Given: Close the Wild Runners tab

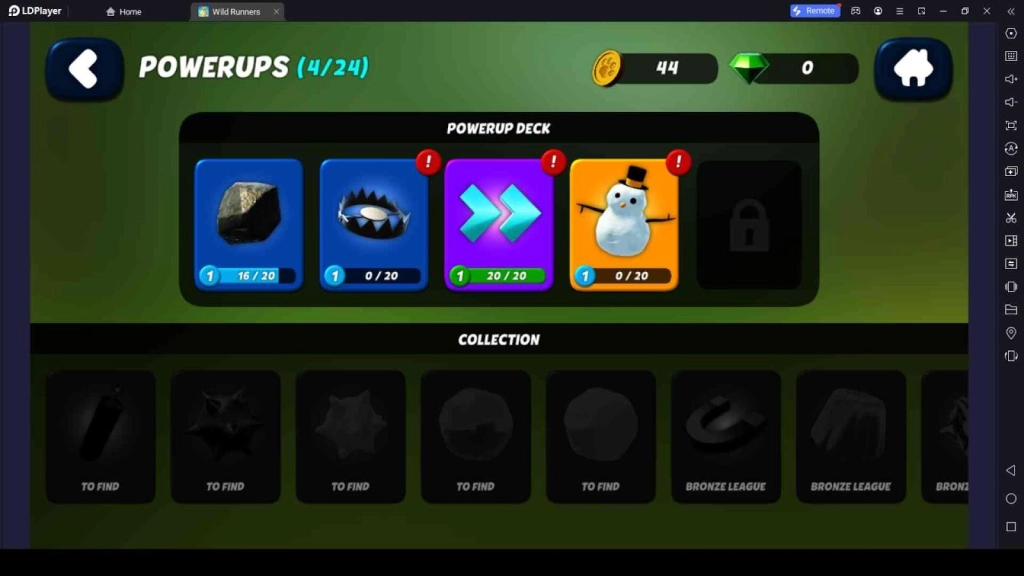Looking at the screenshot, I should [277, 12].
